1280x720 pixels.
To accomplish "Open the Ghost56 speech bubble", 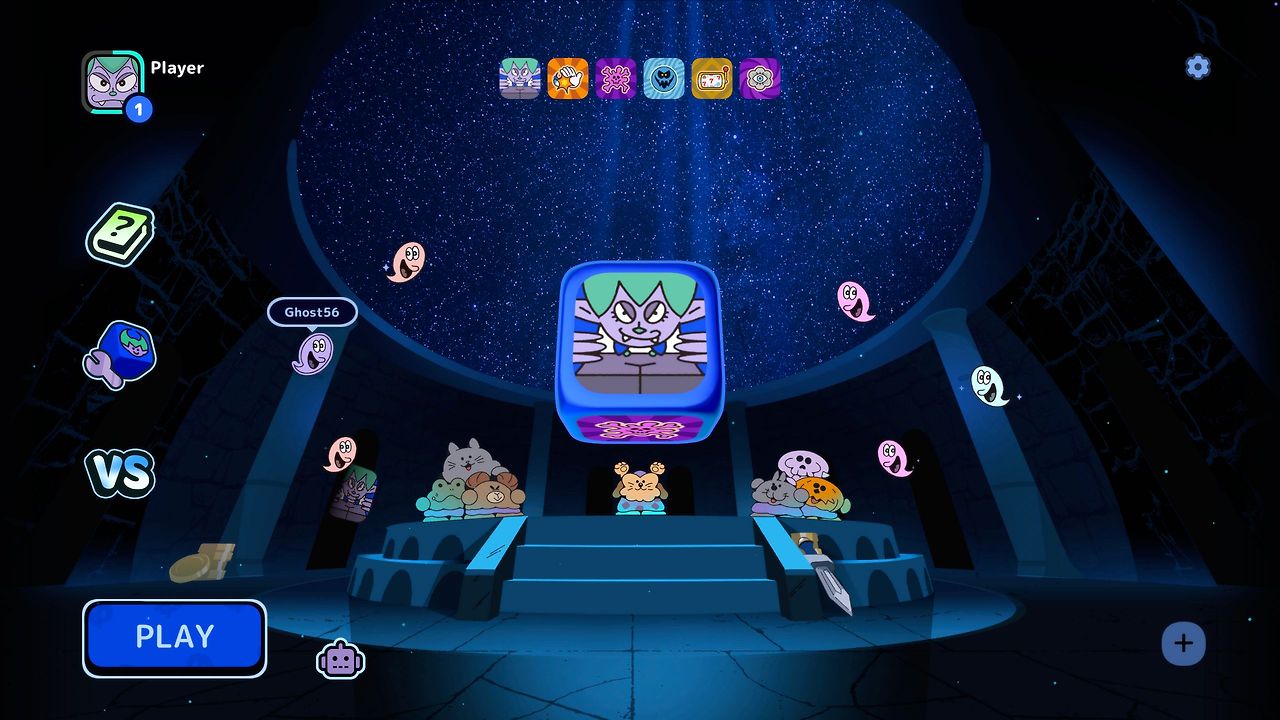I will (x=314, y=312).
